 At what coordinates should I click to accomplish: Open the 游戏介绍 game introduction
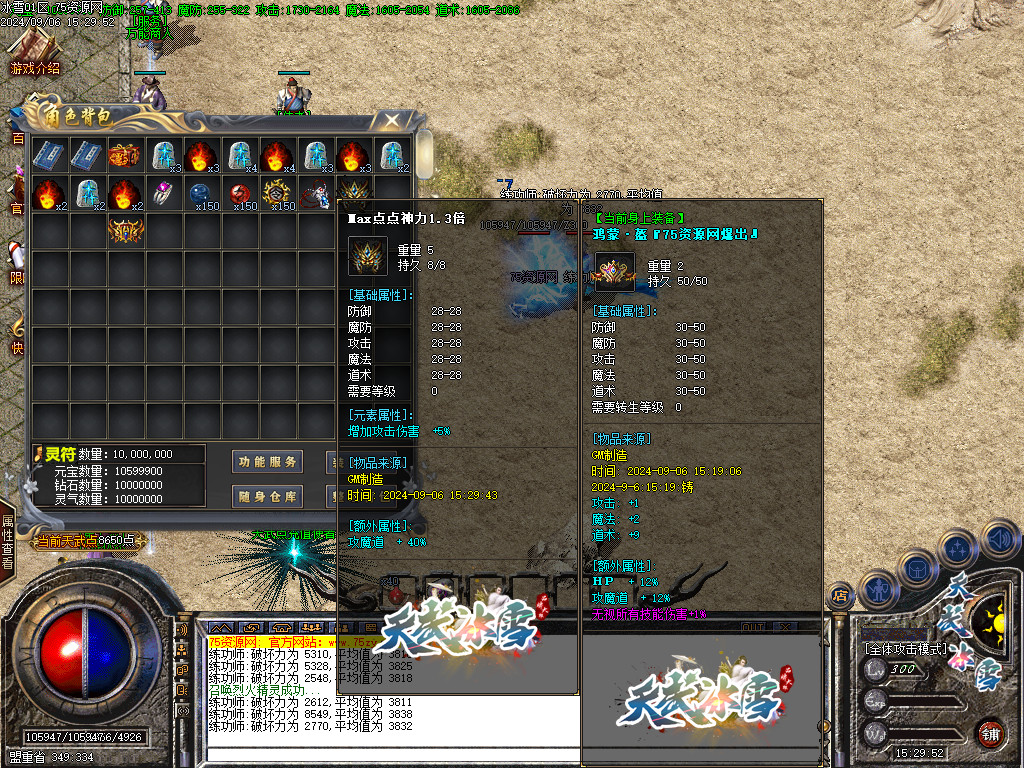(35, 55)
